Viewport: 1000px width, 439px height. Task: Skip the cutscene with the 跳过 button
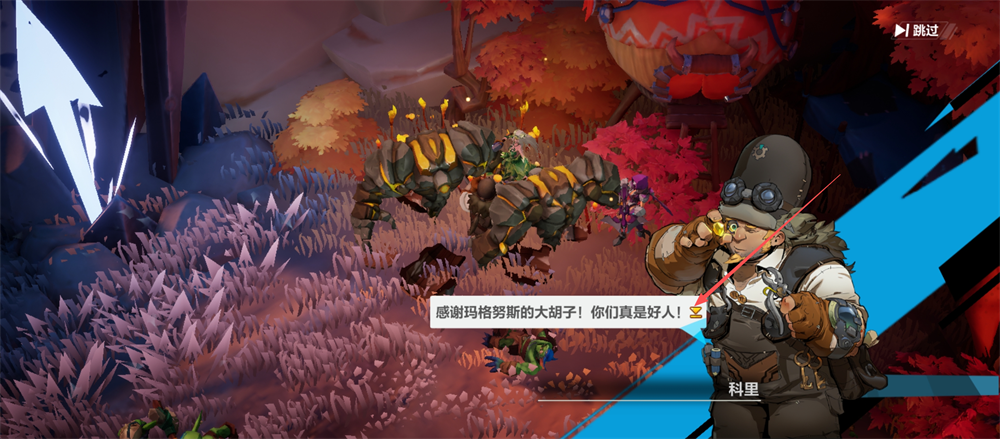coord(917,30)
